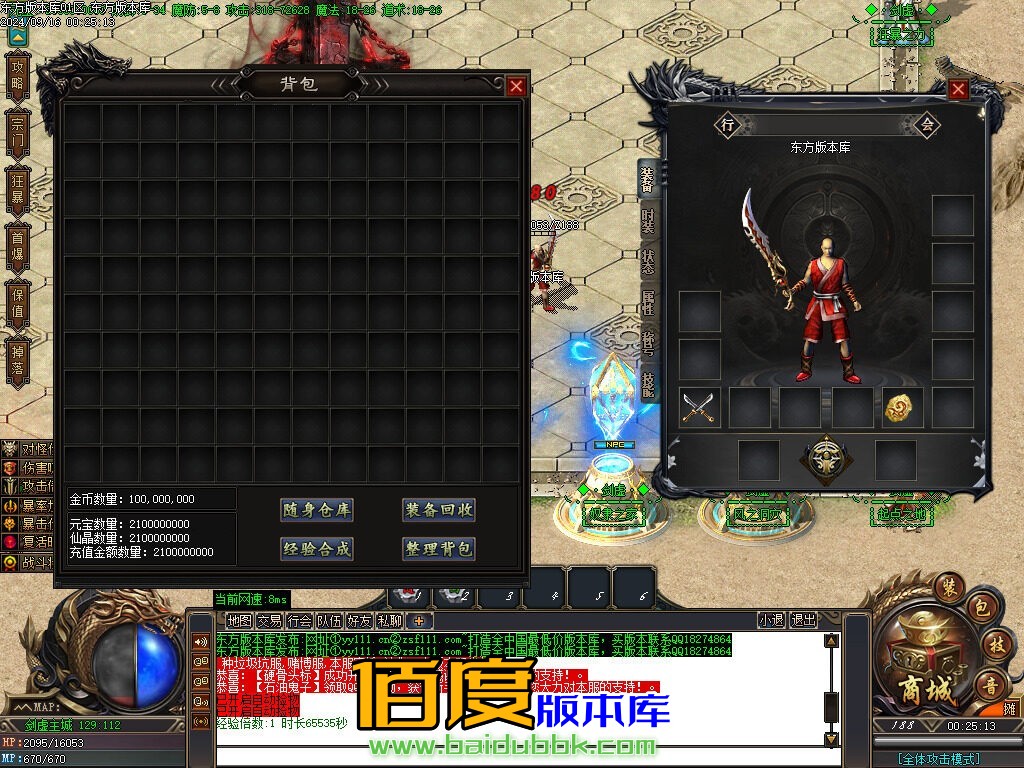Close the character equipment panel
The image size is (1024, 768).
tap(958, 90)
